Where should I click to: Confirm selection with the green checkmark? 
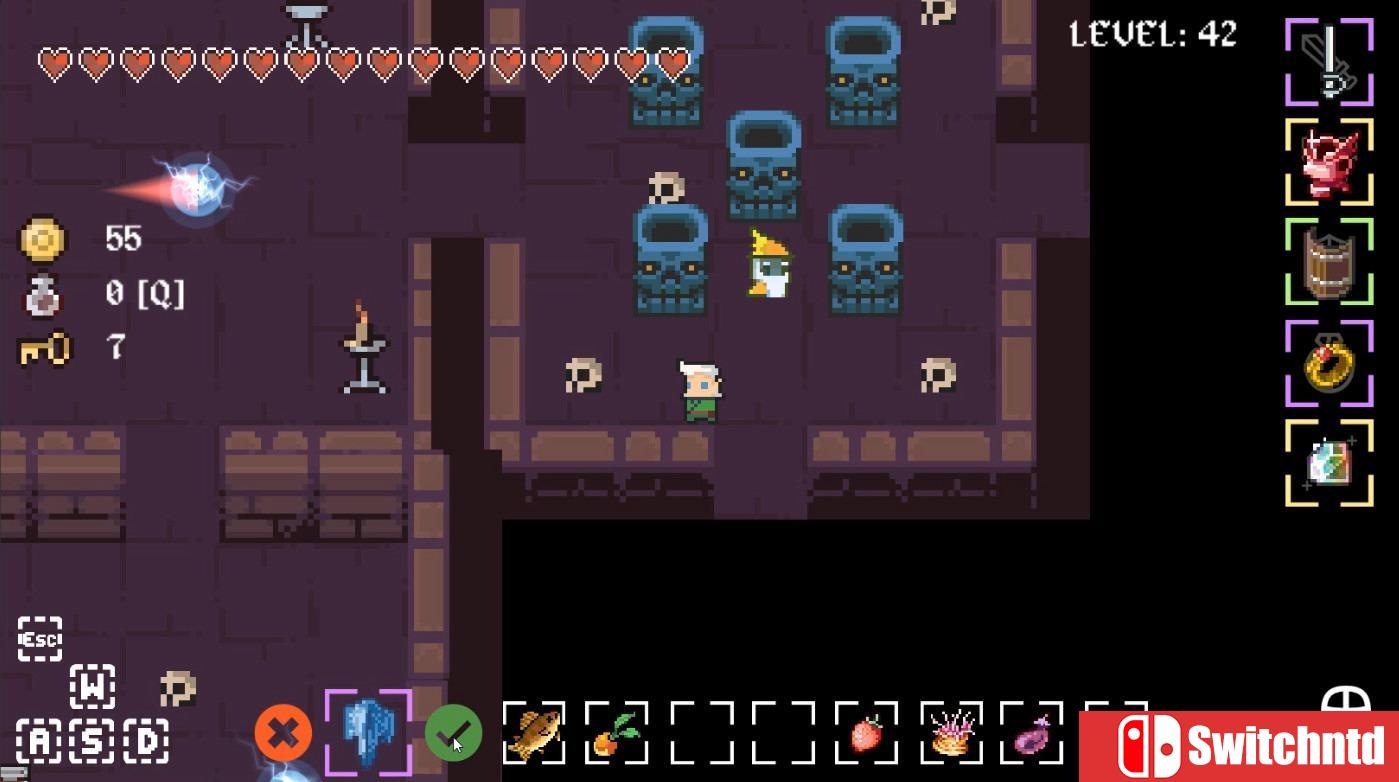pyautogui.click(x=452, y=733)
